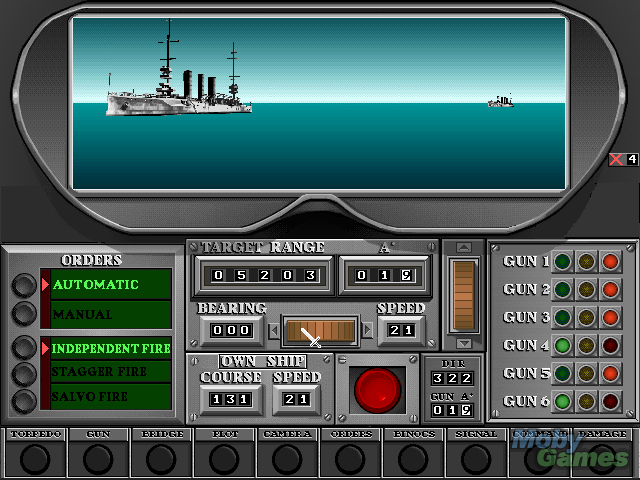Viewport: 640px width, 480px height.
Task: Switch to the Binocs view
Action: (x=413, y=458)
